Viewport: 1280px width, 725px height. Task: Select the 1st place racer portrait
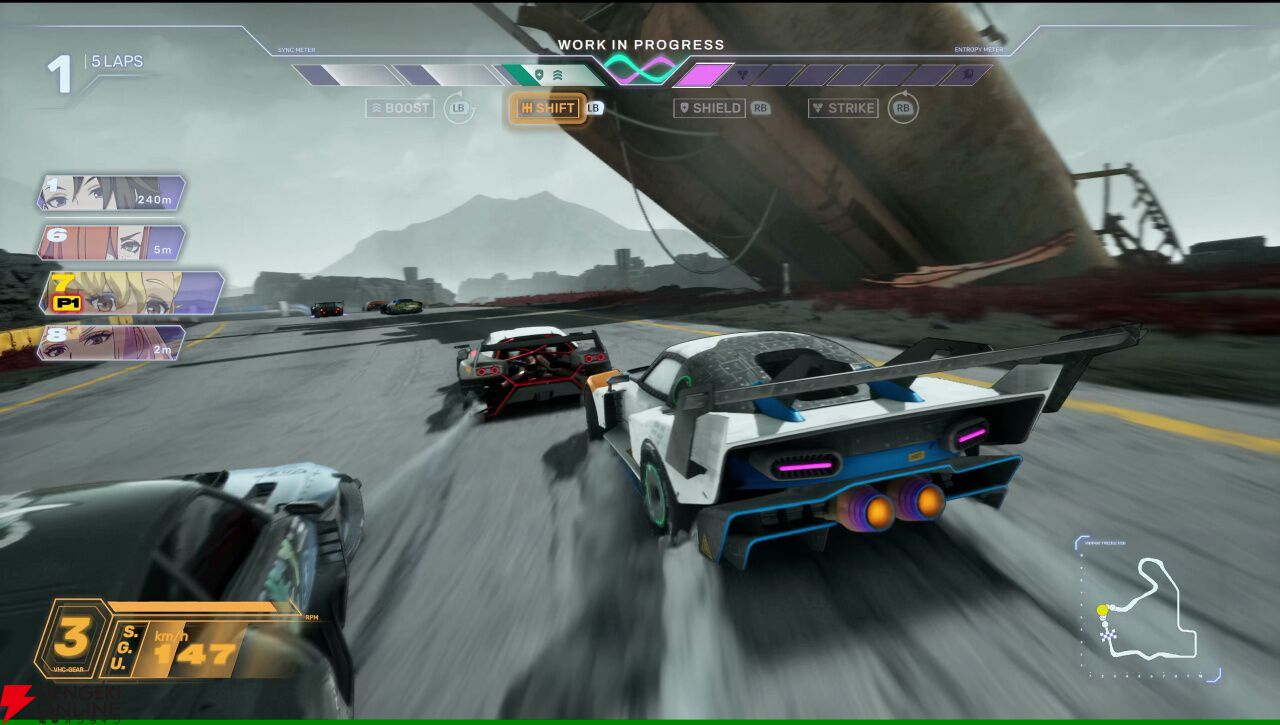[111, 193]
